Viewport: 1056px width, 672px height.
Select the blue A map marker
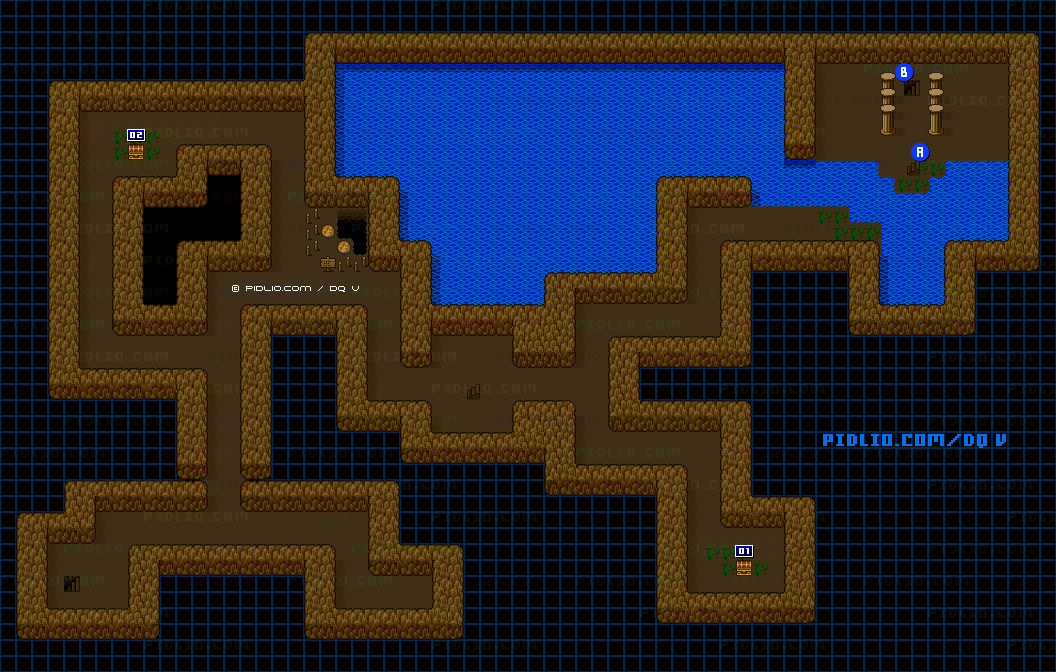click(920, 152)
